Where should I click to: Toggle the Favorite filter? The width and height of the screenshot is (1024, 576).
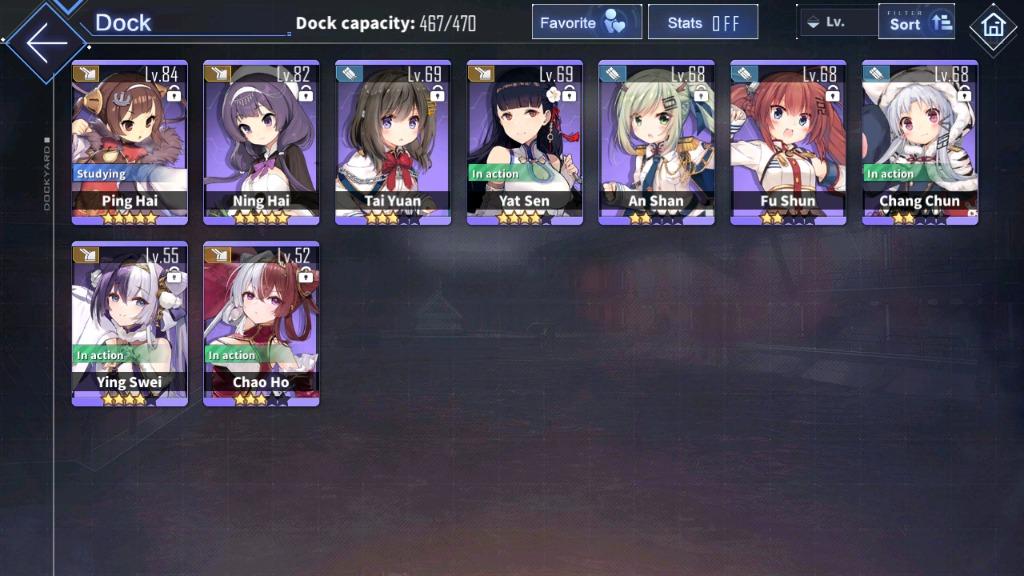[586, 22]
